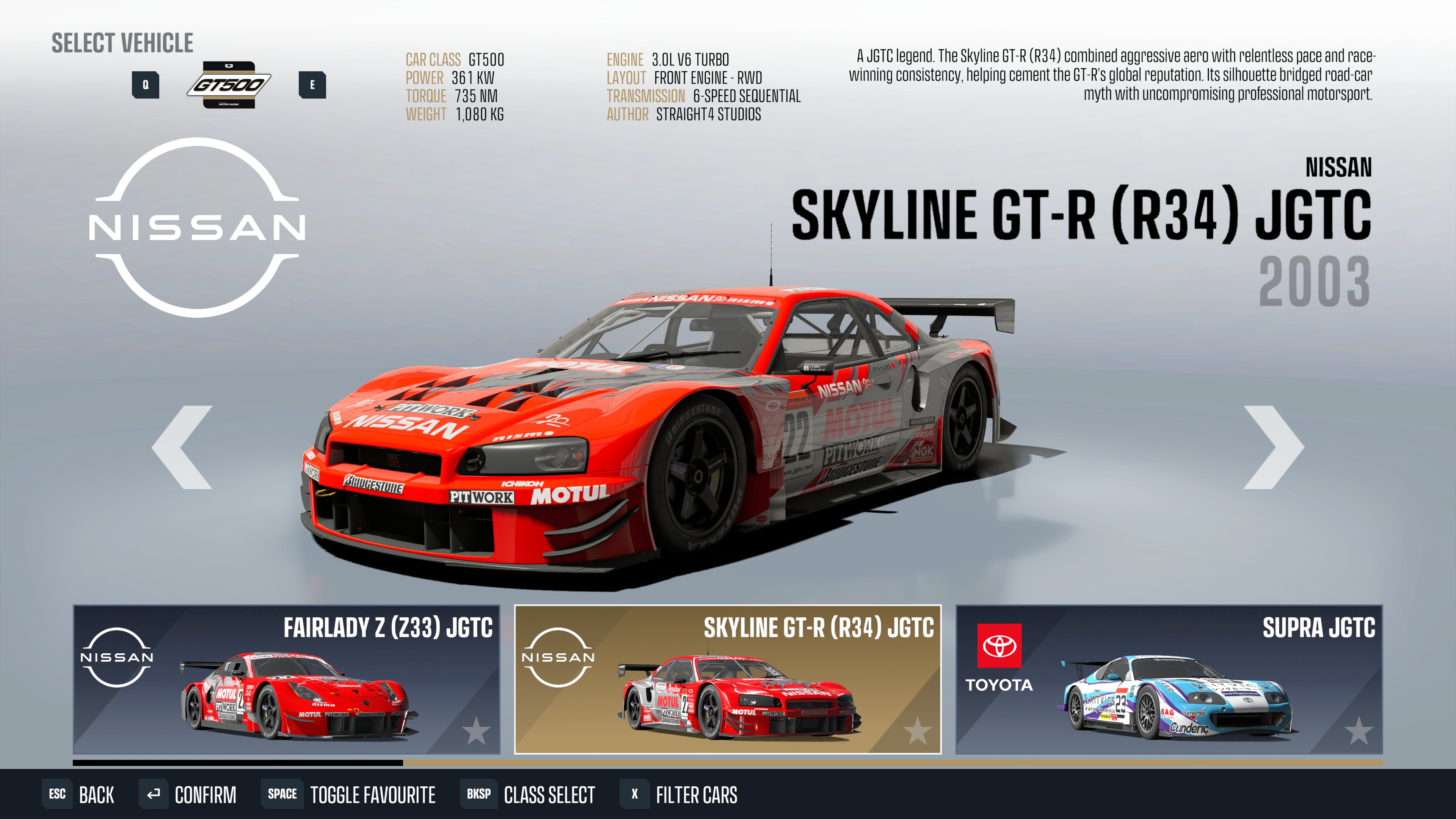Toggle the star on the Skyline GT-R card
Screen dimensions: 1456x819
click(917, 731)
